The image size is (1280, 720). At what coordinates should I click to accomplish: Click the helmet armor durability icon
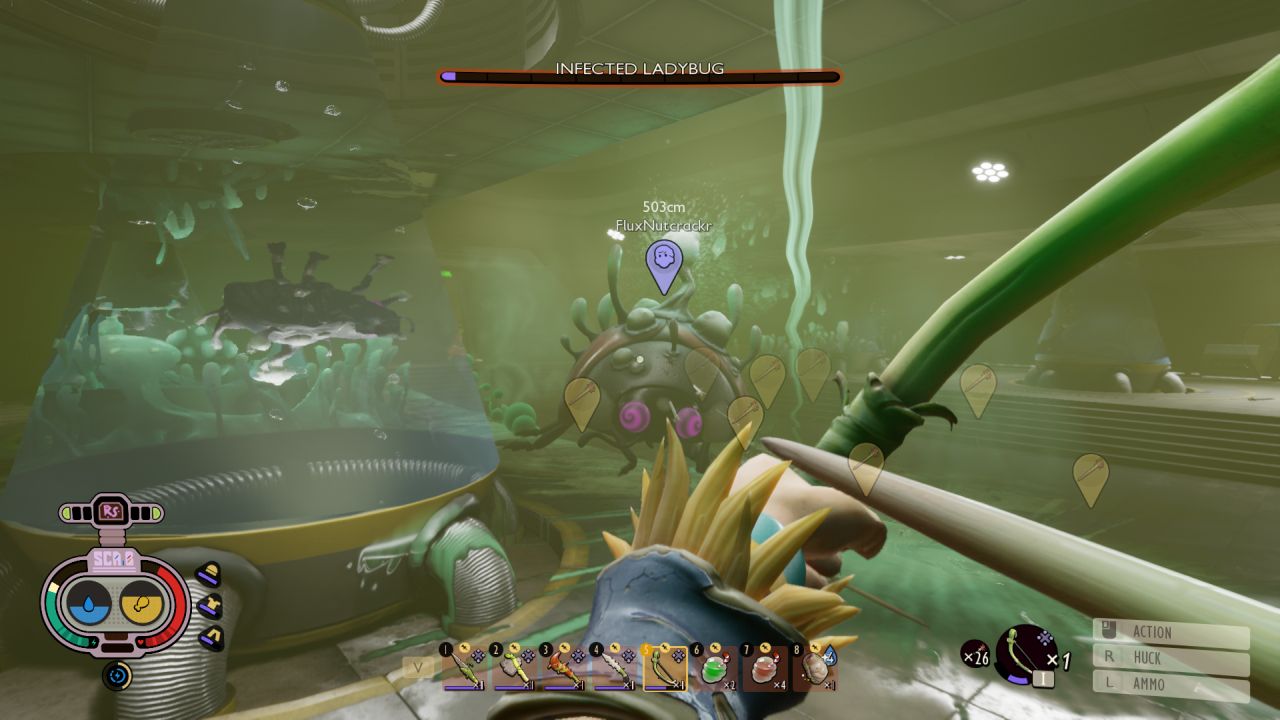tap(208, 574)
